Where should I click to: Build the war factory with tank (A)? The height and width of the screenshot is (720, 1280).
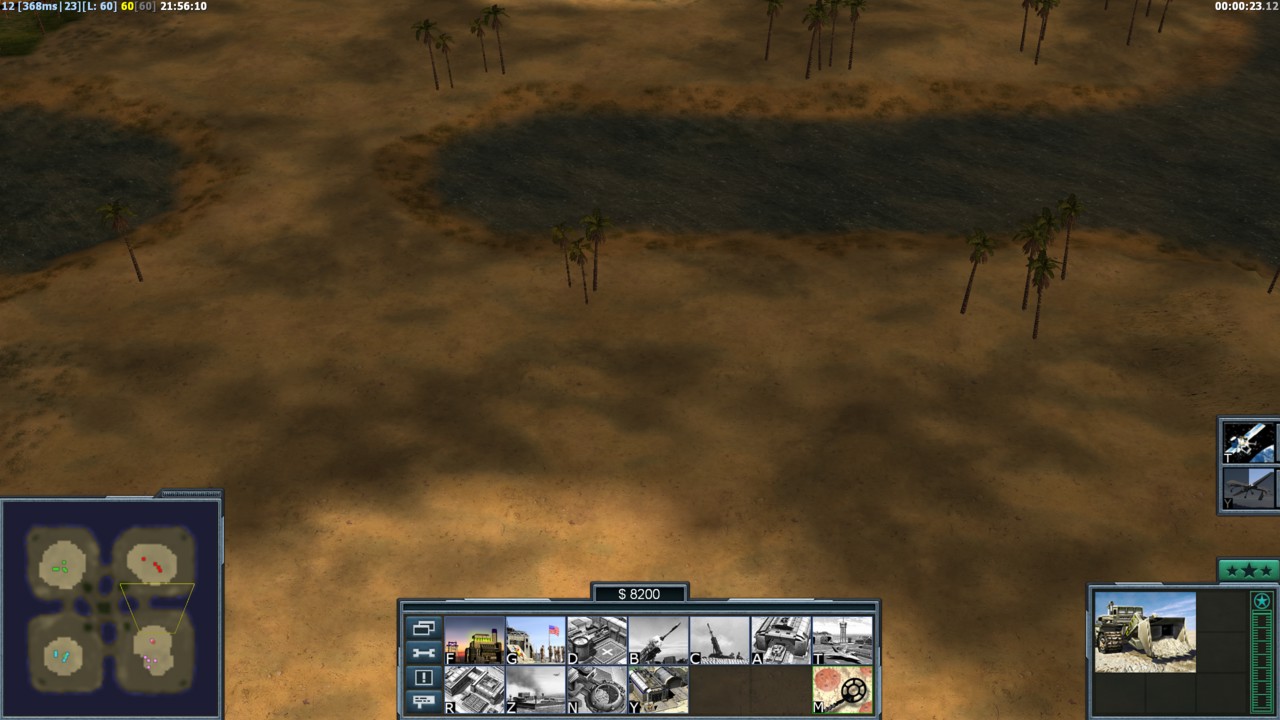[781, 640]
